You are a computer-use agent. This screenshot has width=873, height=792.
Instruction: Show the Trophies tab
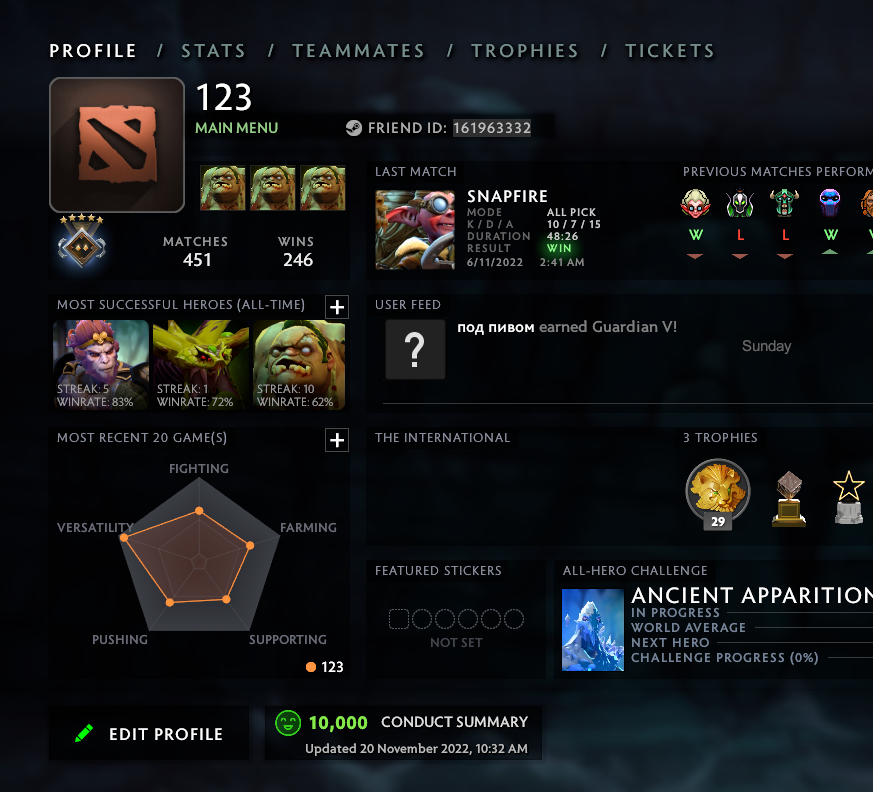525,51
